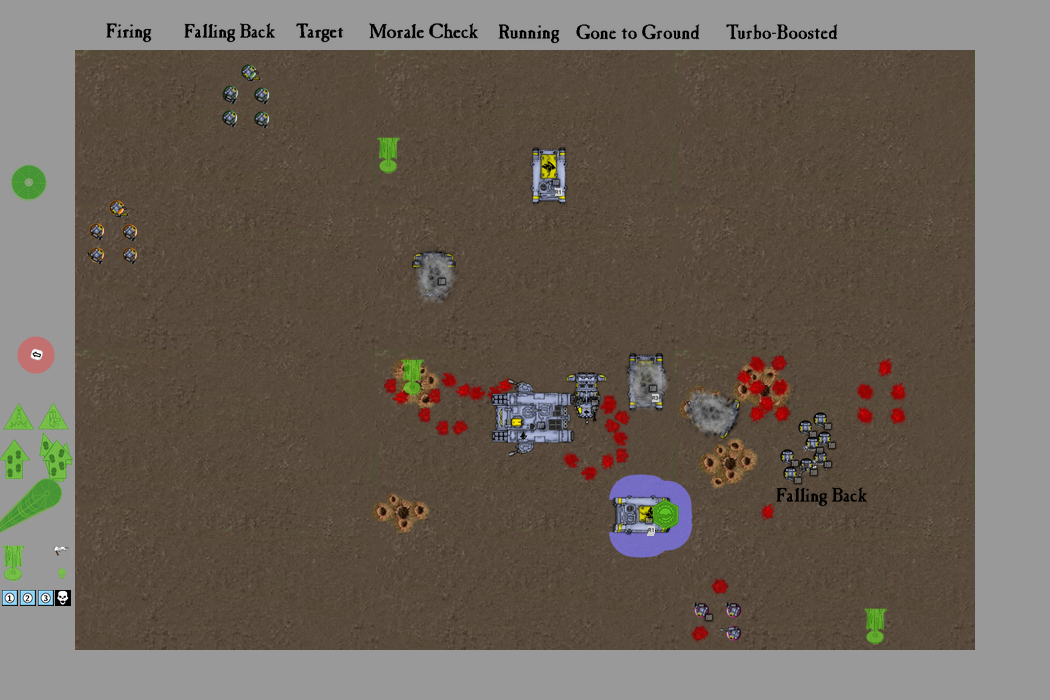Select the white smoke puff marker in the palette
Image resolution: width=1050 pixels, height=700 pixels.
[61, 550]
